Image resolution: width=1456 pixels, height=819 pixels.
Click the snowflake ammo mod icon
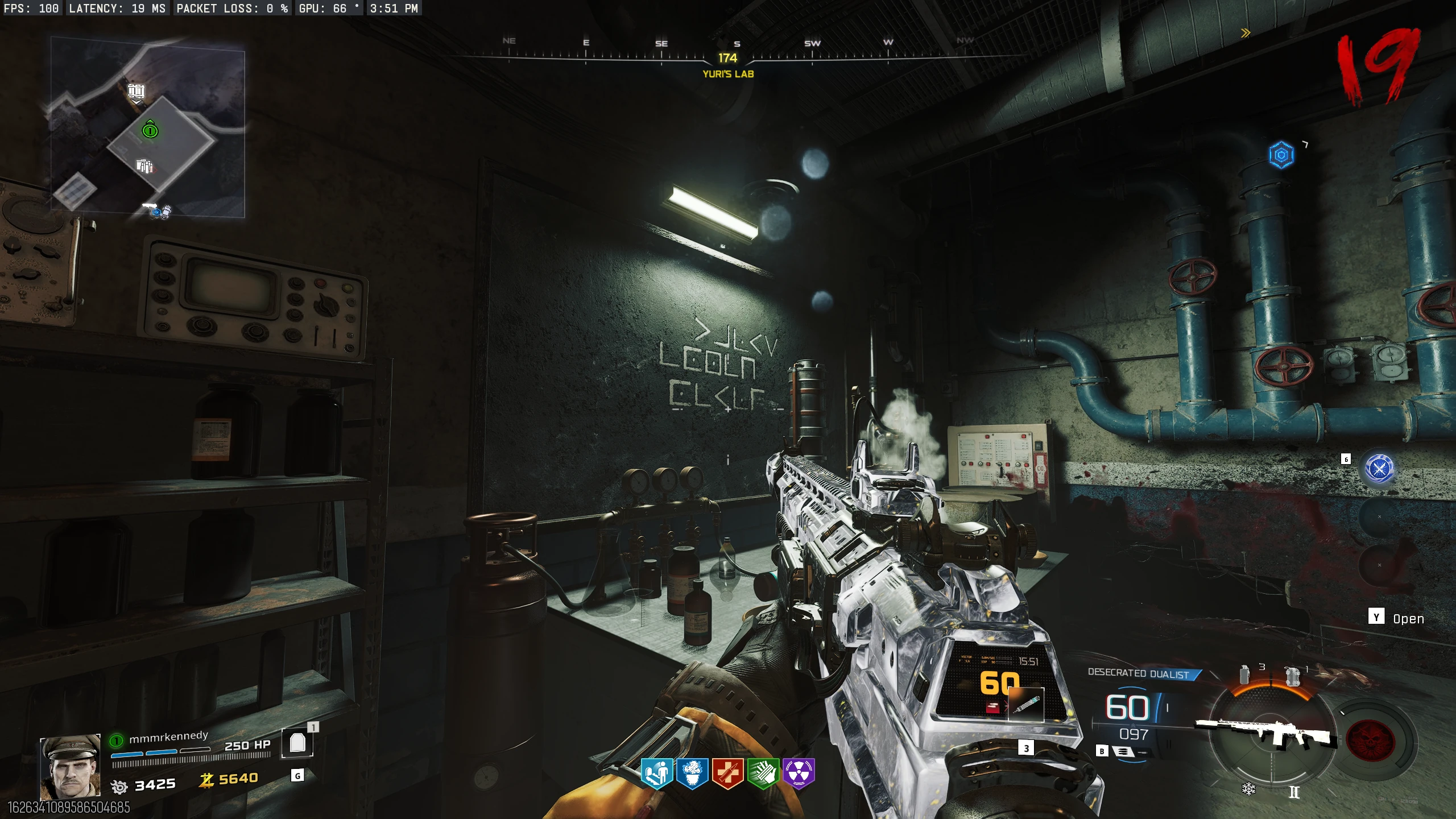(x=1248, y=789)
